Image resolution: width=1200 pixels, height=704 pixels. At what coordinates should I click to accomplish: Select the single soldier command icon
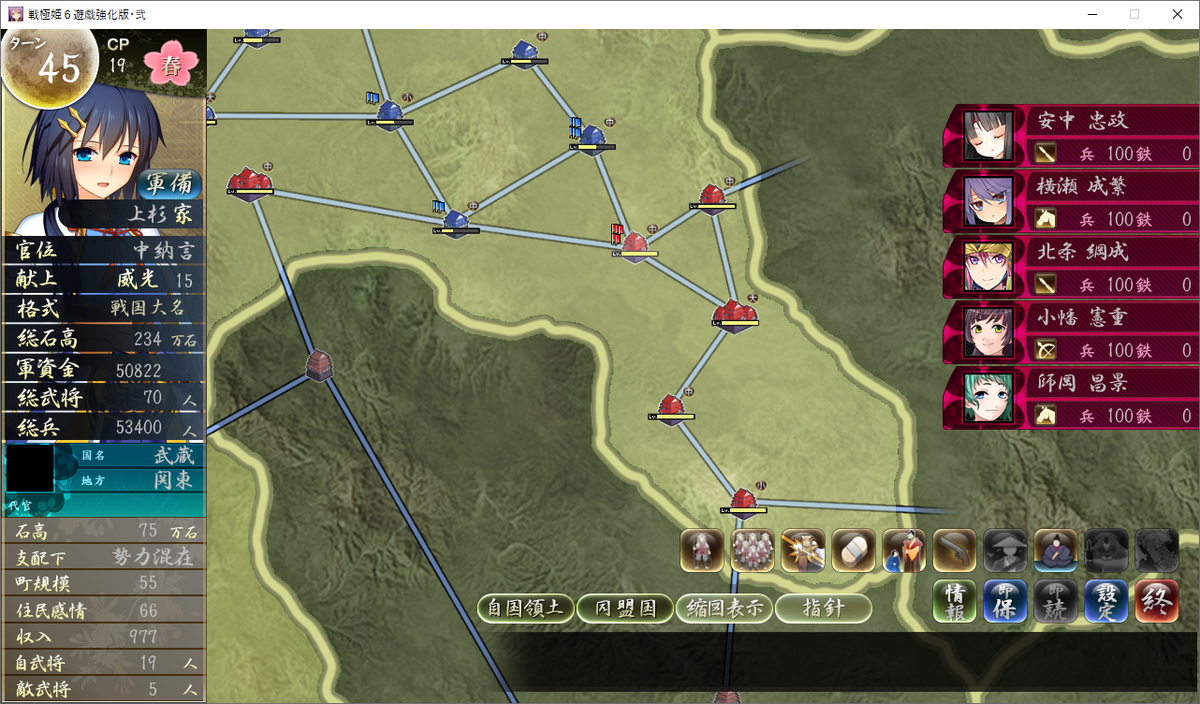coord(702,550)
